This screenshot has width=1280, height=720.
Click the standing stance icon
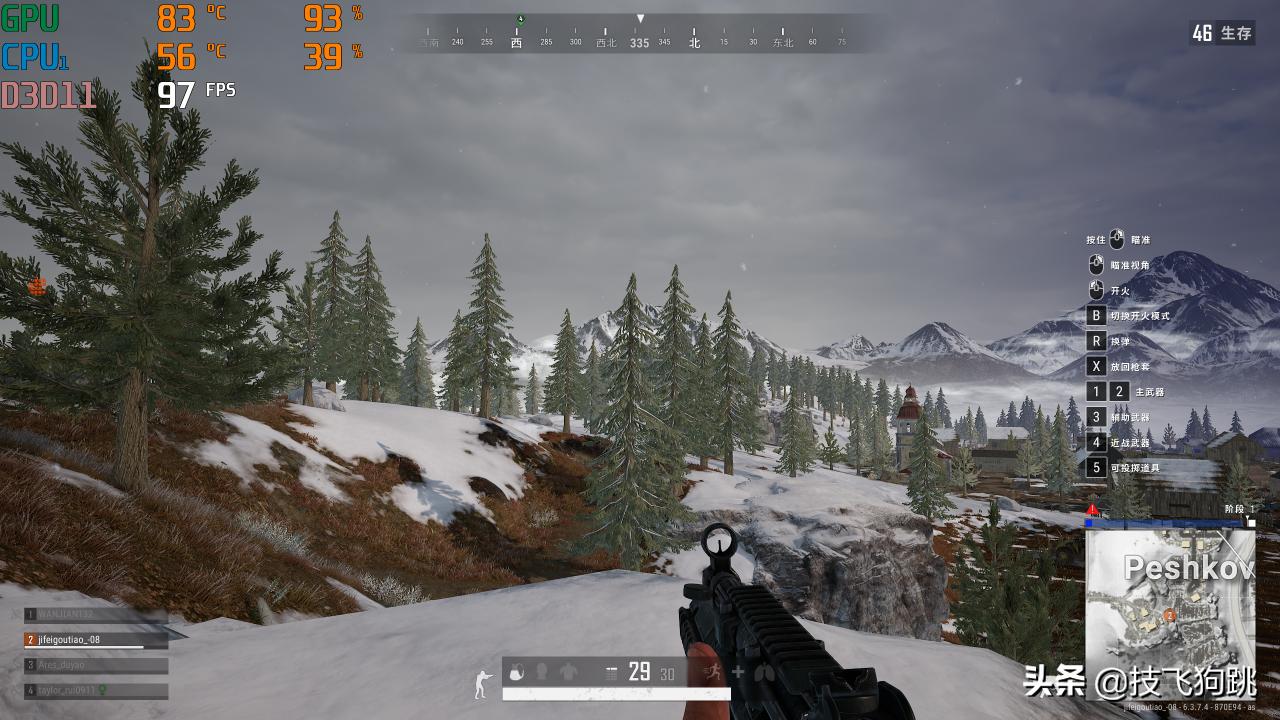pos(483,683)
